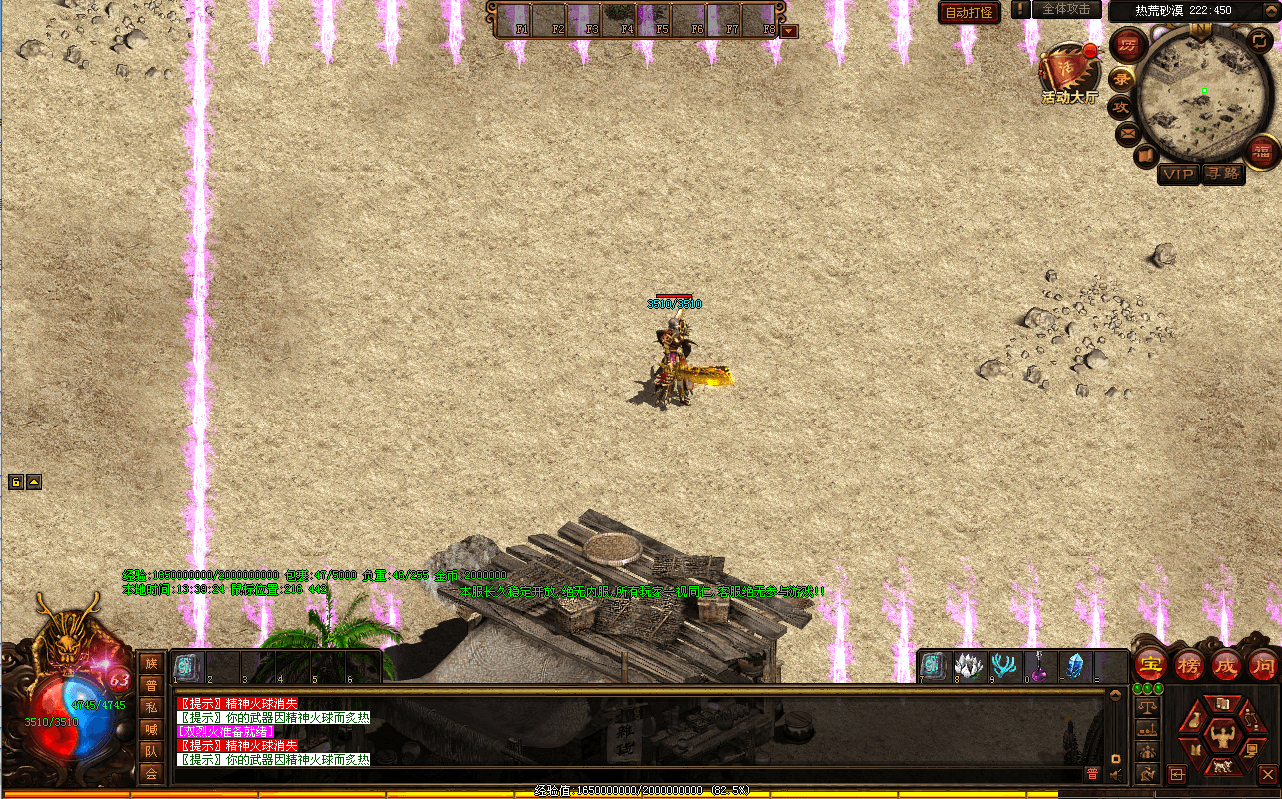Activate the 寻路 pathfinding button

1222,174
